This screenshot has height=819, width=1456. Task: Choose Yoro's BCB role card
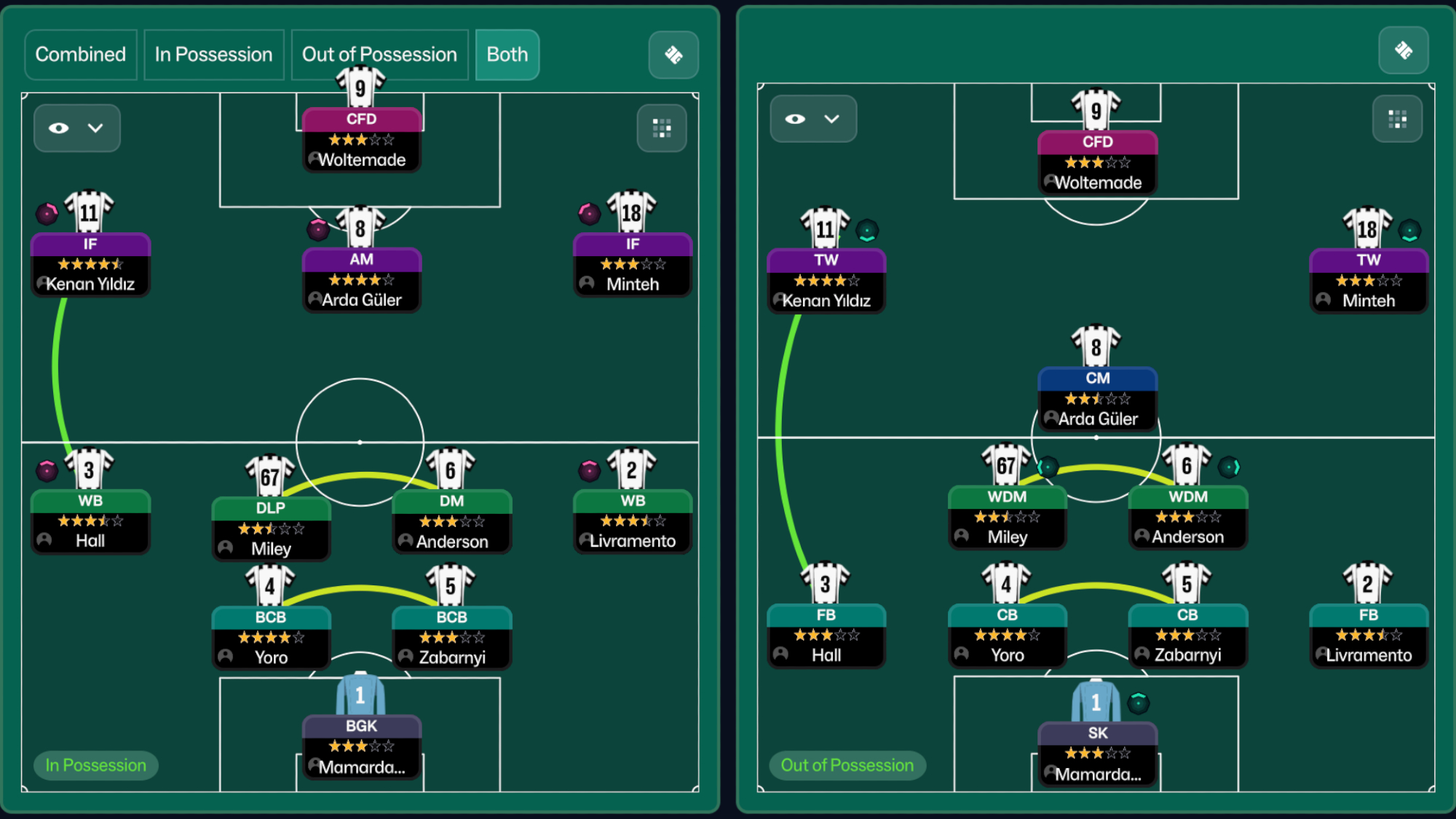pos(271,637)
